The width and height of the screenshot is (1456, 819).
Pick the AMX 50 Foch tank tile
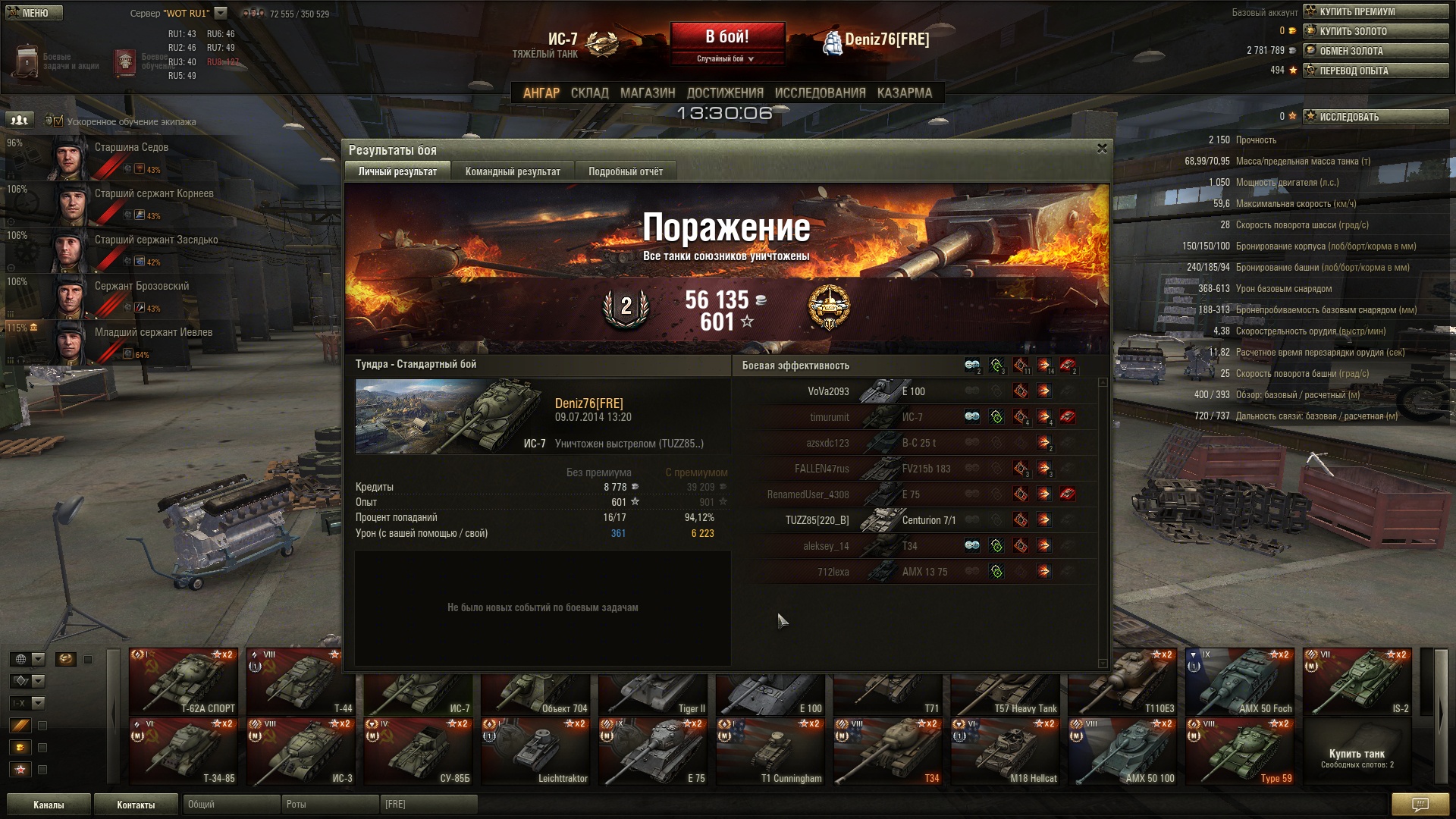1240,681
